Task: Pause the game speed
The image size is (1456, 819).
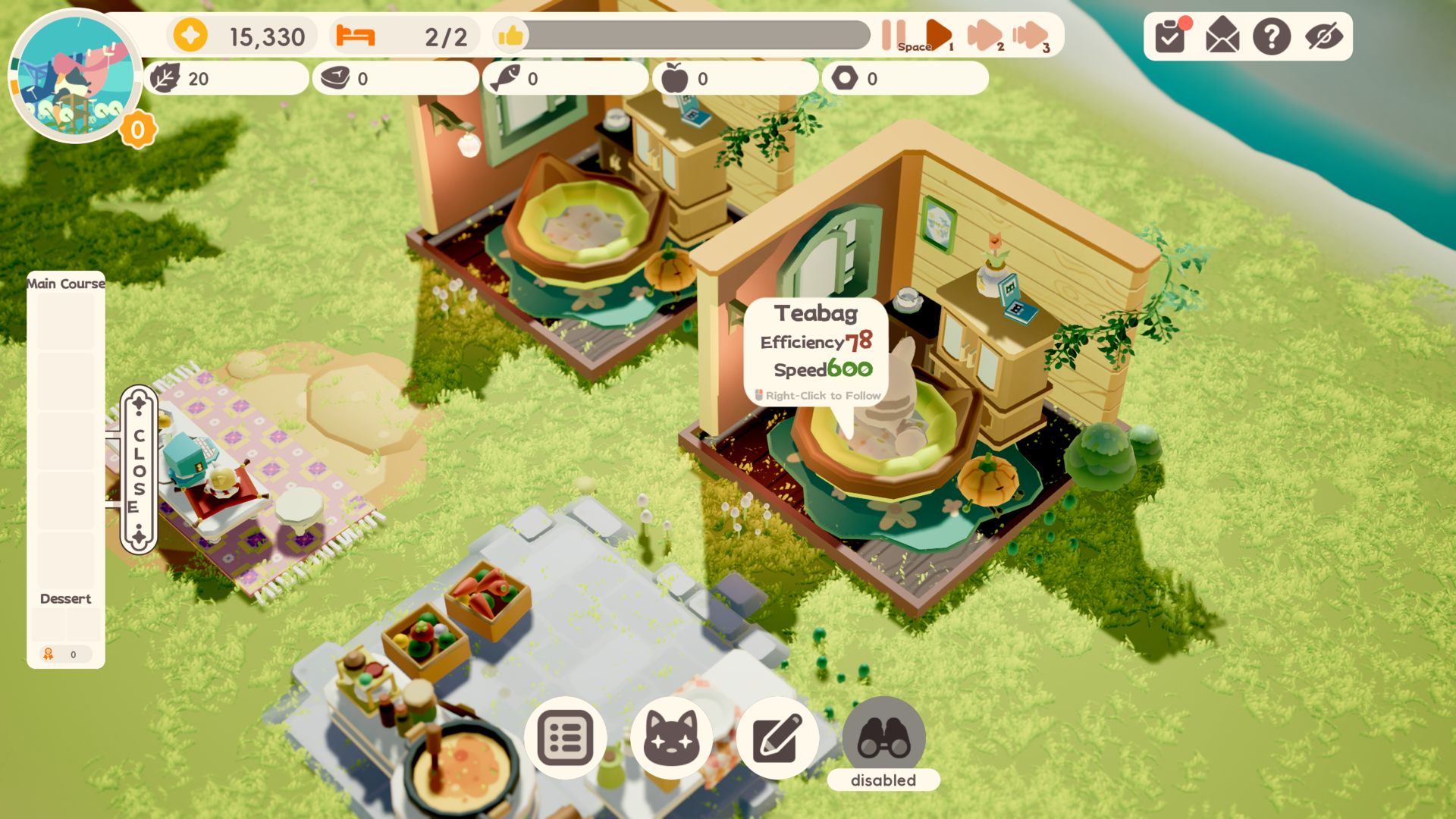Action: point(893,35)
